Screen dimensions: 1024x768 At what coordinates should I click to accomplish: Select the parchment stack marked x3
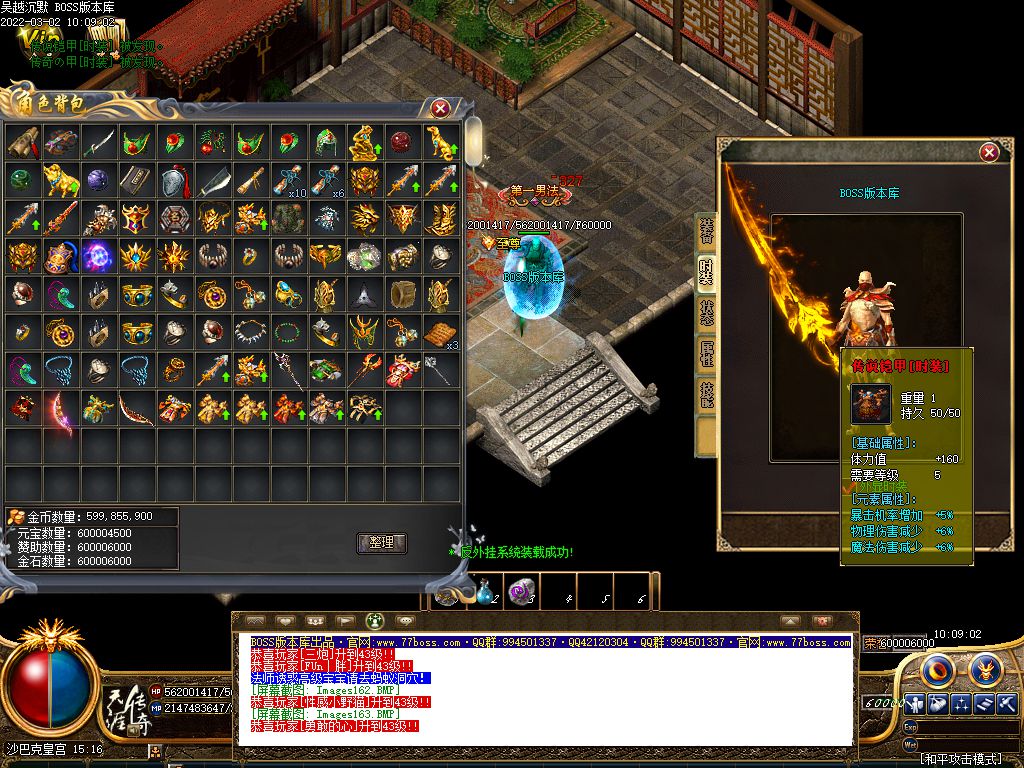coord(441,333)
